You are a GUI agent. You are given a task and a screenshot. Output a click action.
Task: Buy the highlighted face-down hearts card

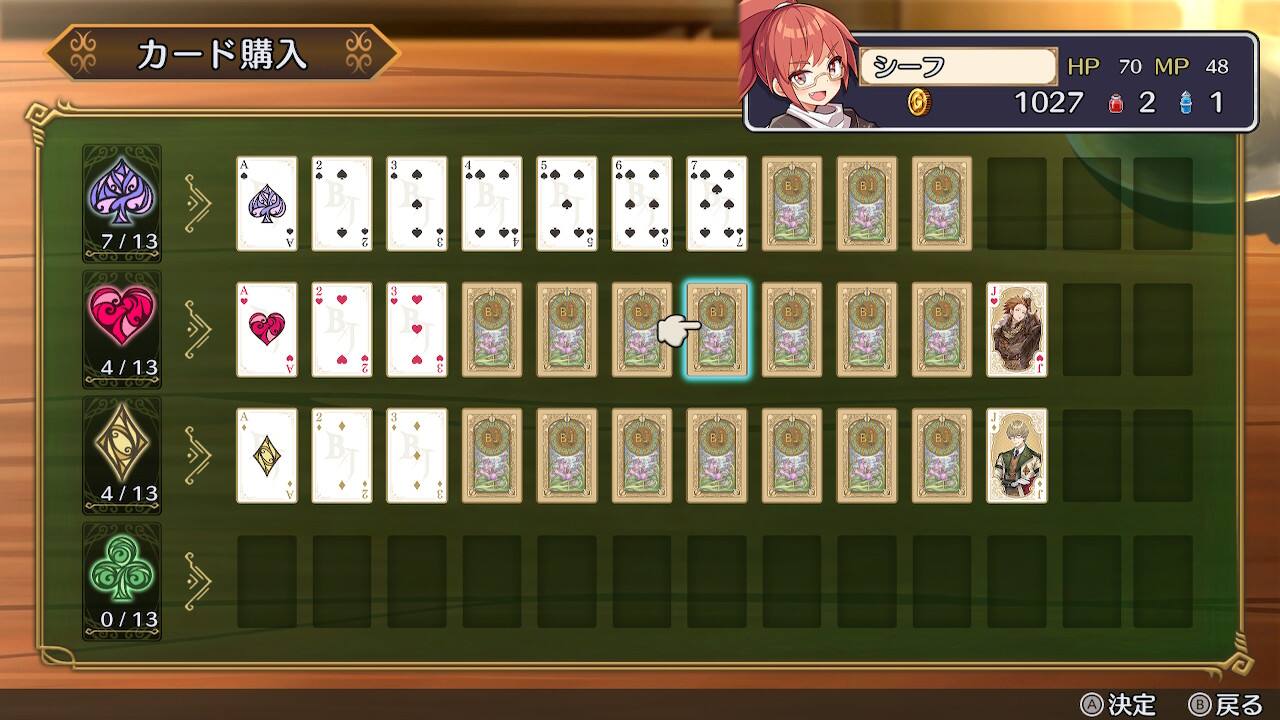[x=717, y=329]
